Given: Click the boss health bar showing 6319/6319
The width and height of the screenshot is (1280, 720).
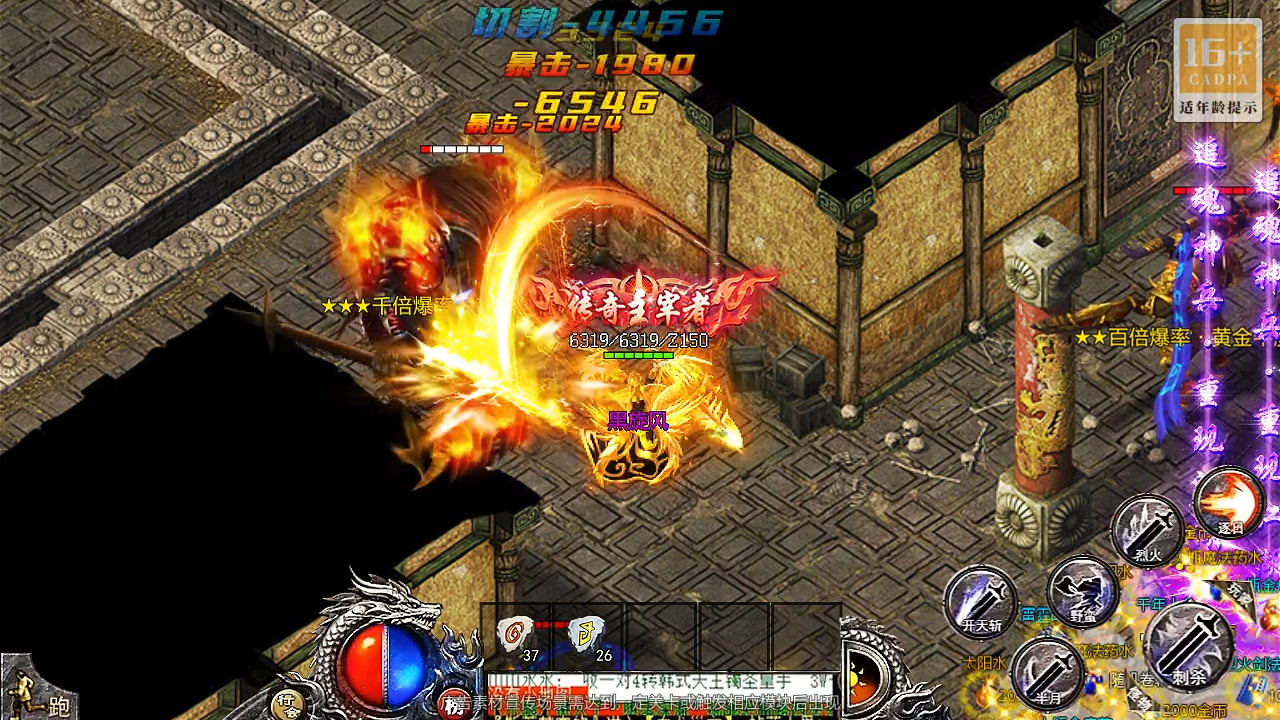Looking at the screenshot, I should click(x=637, y=340).
